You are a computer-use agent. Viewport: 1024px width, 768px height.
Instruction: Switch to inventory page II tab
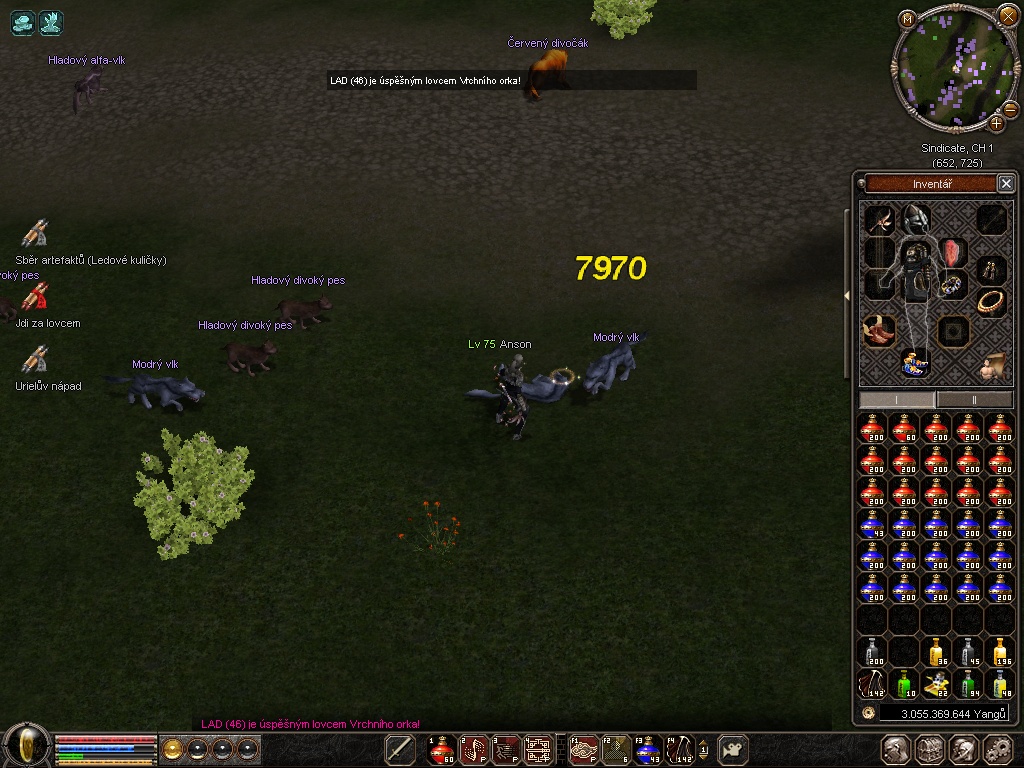point(973,399)
